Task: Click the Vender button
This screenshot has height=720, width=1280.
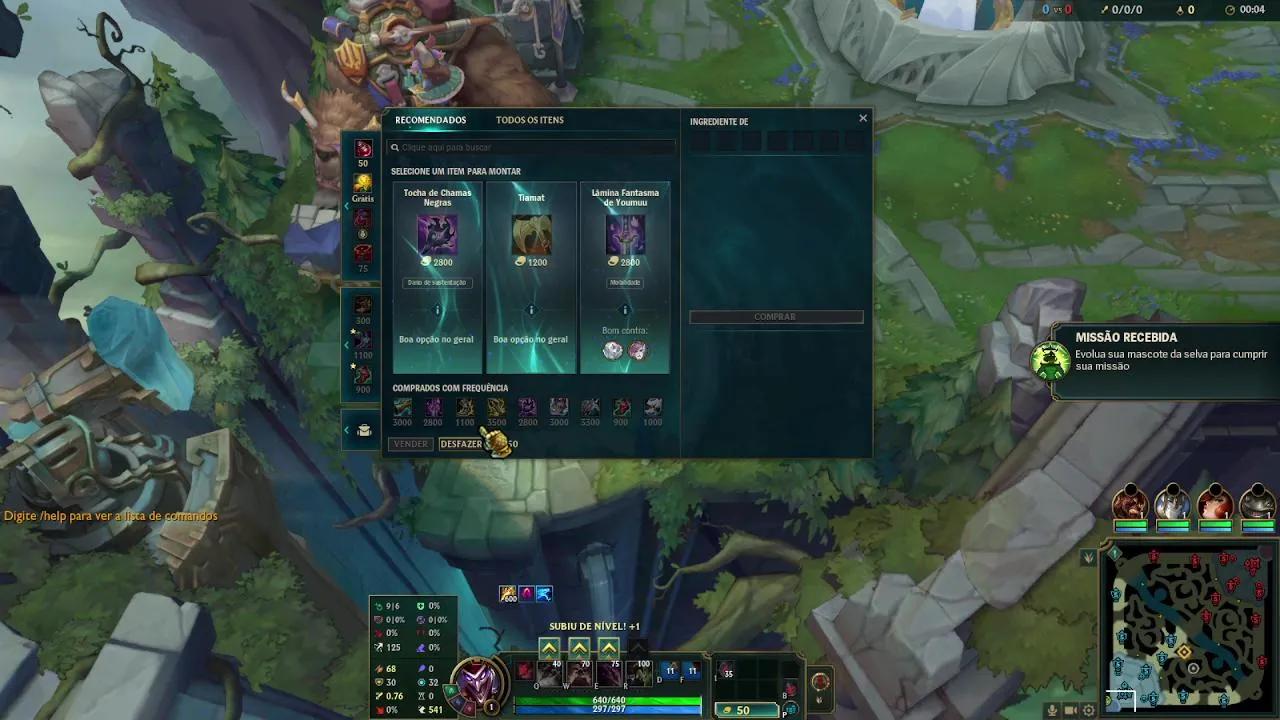Action: 410,443
